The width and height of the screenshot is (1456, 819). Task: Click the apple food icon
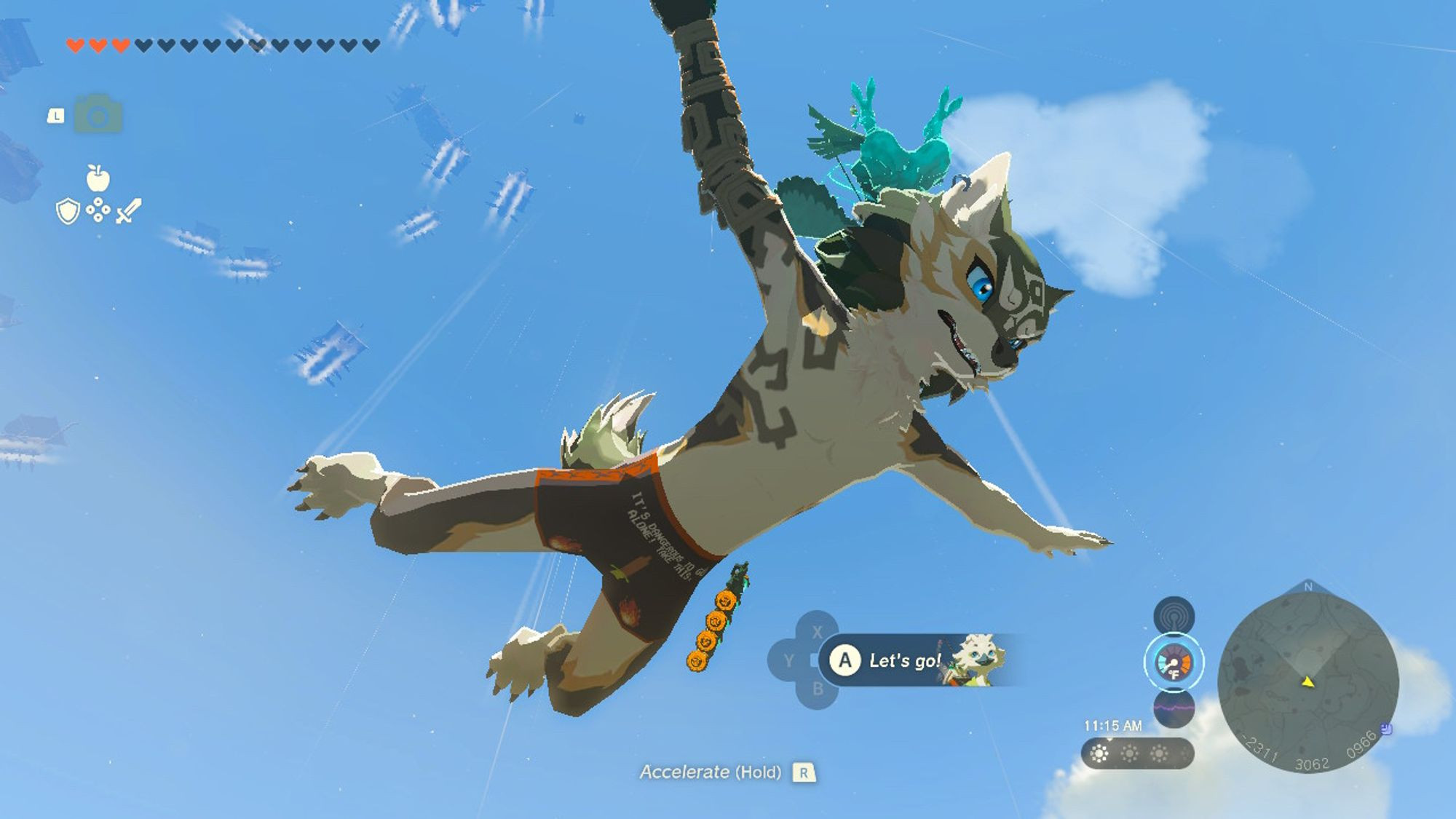[98, 177]
